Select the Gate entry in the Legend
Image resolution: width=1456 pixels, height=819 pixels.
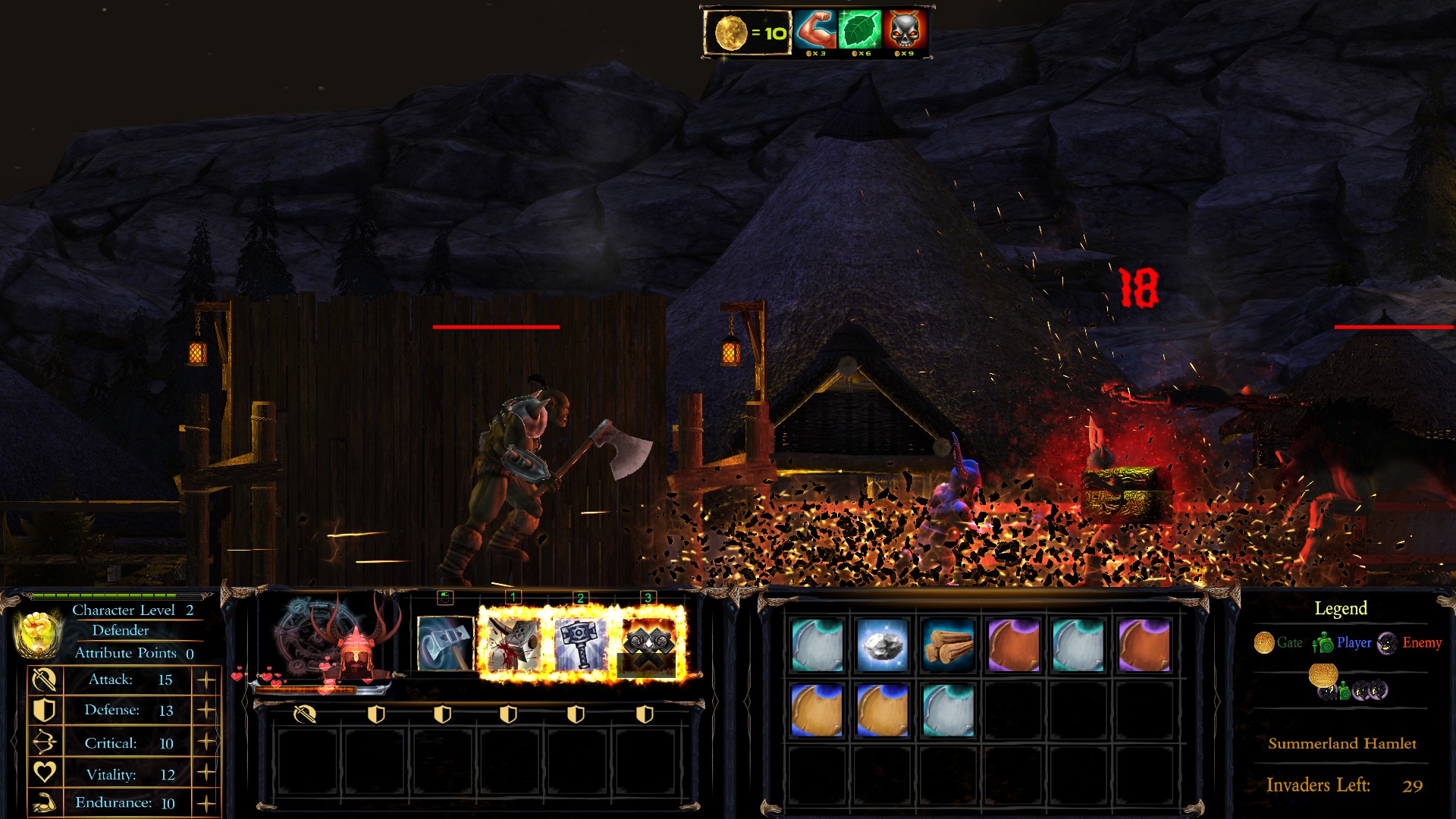1279,643
